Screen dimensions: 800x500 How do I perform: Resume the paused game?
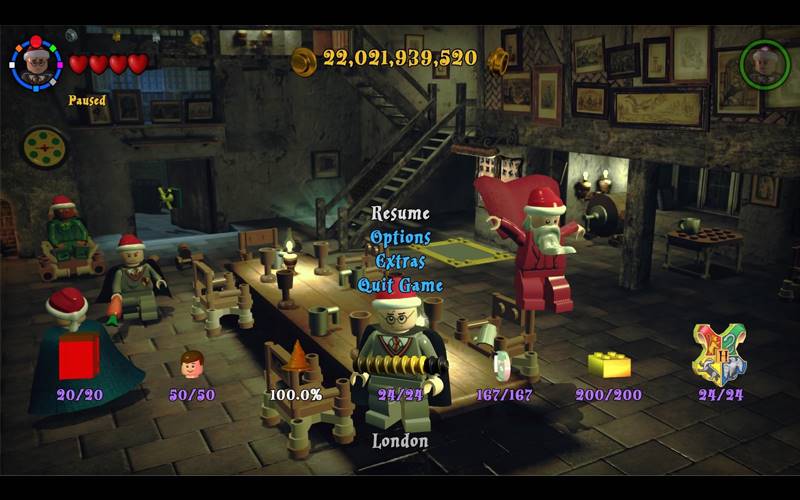400,213
